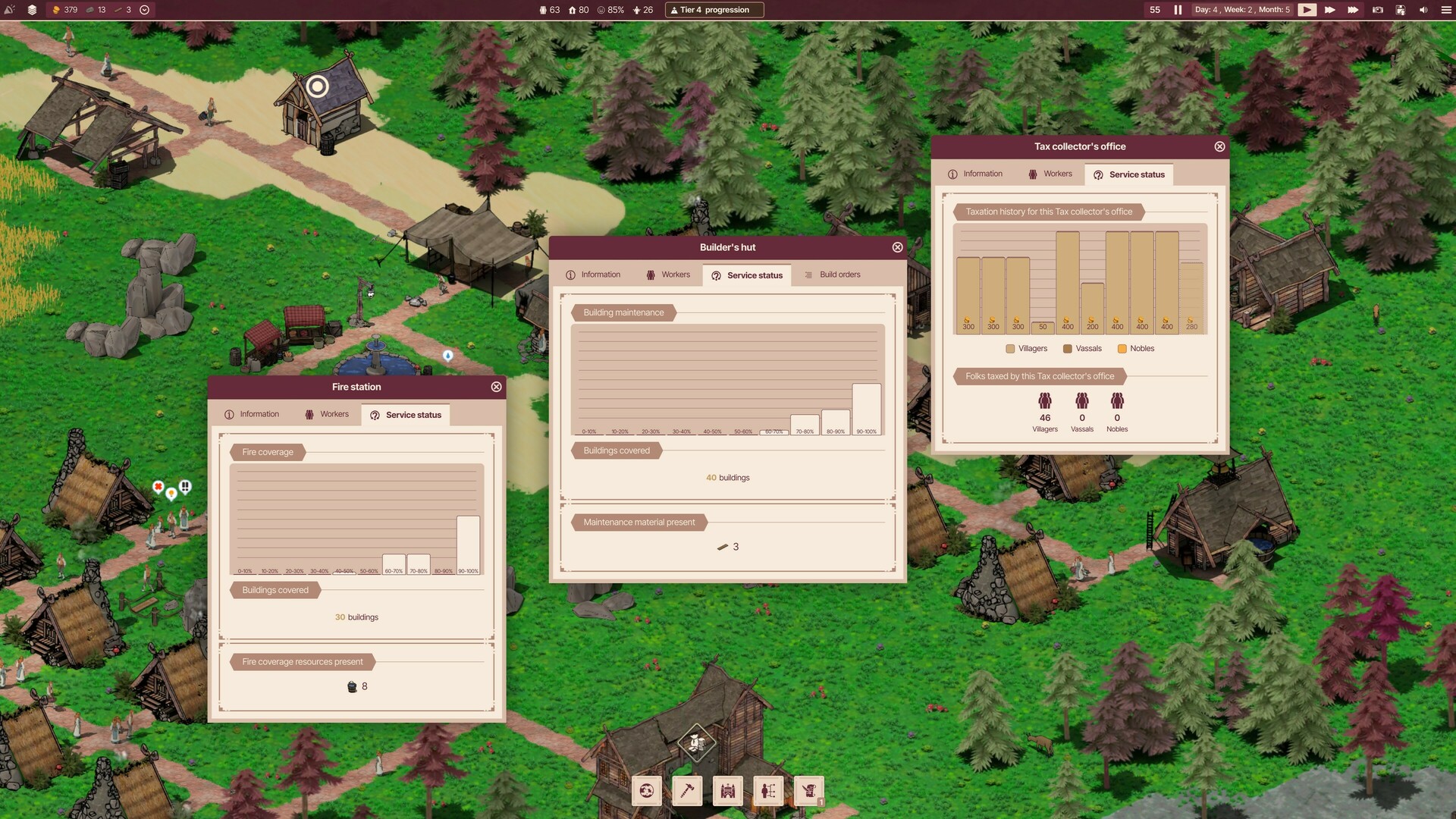Click the Nobles legend label

click(1142, 348)
